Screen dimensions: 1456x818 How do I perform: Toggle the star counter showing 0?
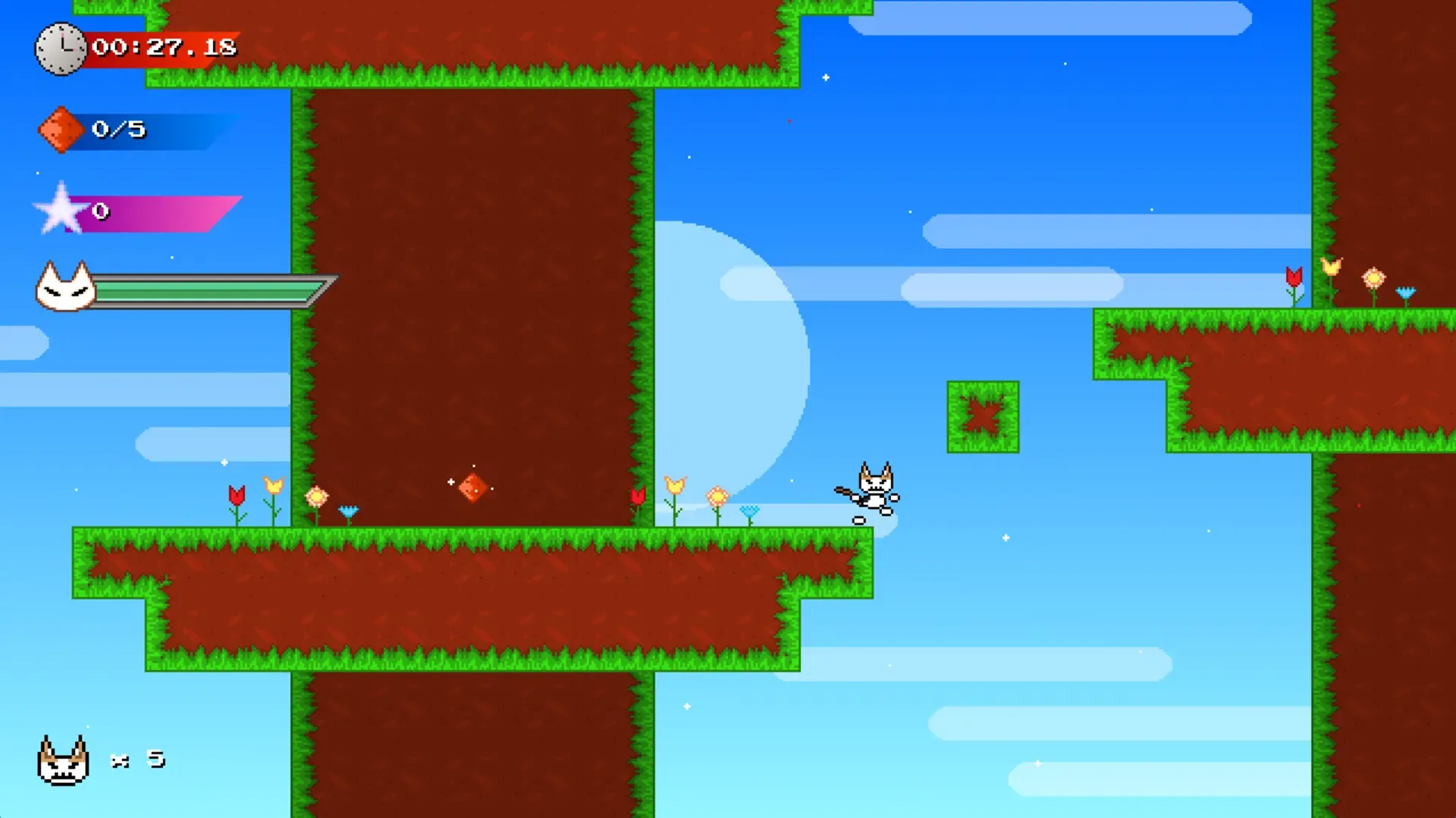tap(102, 213)
